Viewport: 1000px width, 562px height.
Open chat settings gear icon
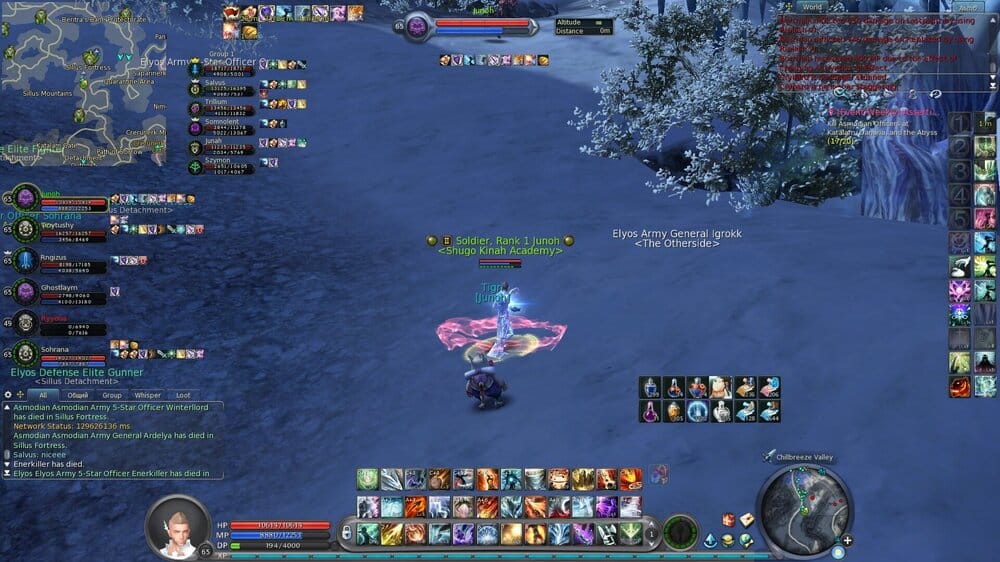[x=8, y=395]
